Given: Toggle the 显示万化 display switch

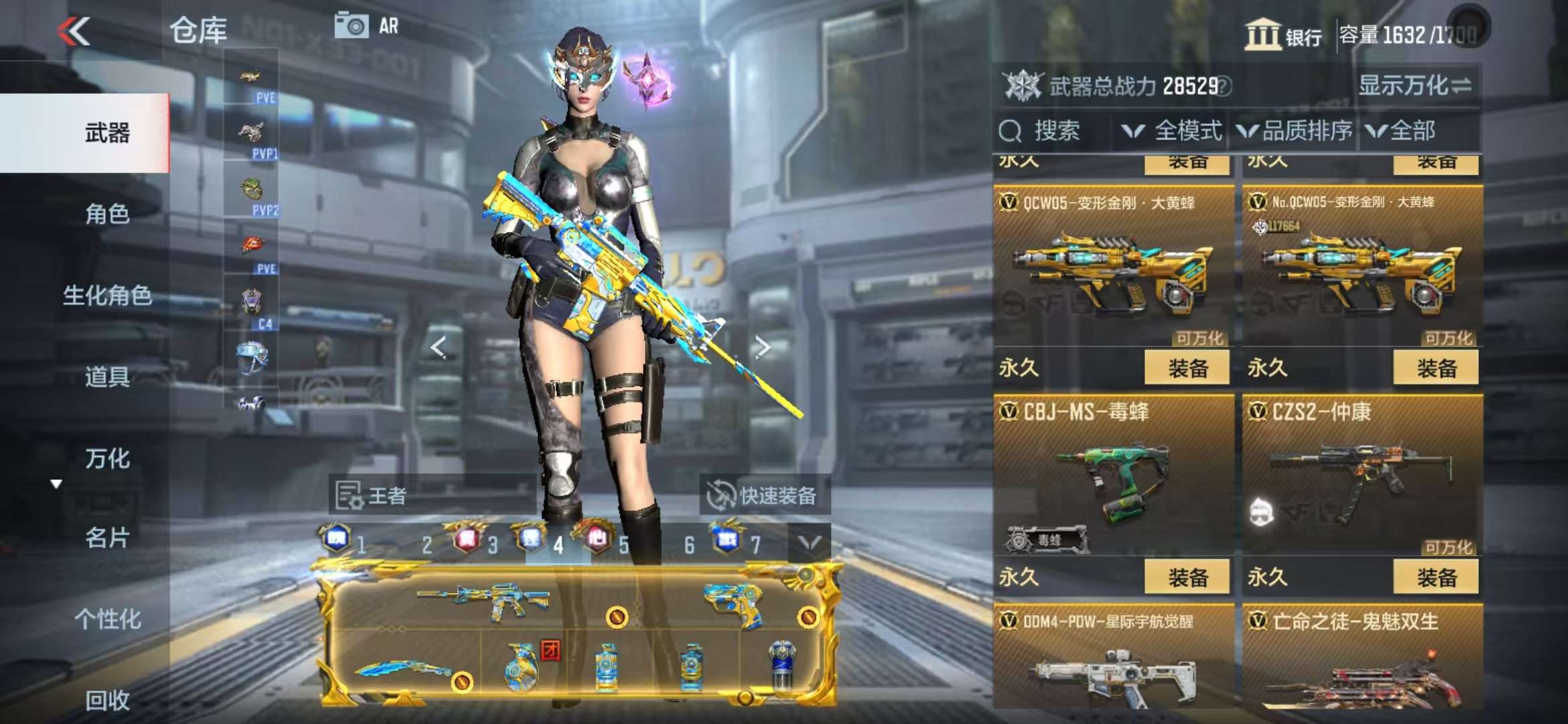Looking at the screenshot, I should pyautogui.click(x=1415, y=86).
